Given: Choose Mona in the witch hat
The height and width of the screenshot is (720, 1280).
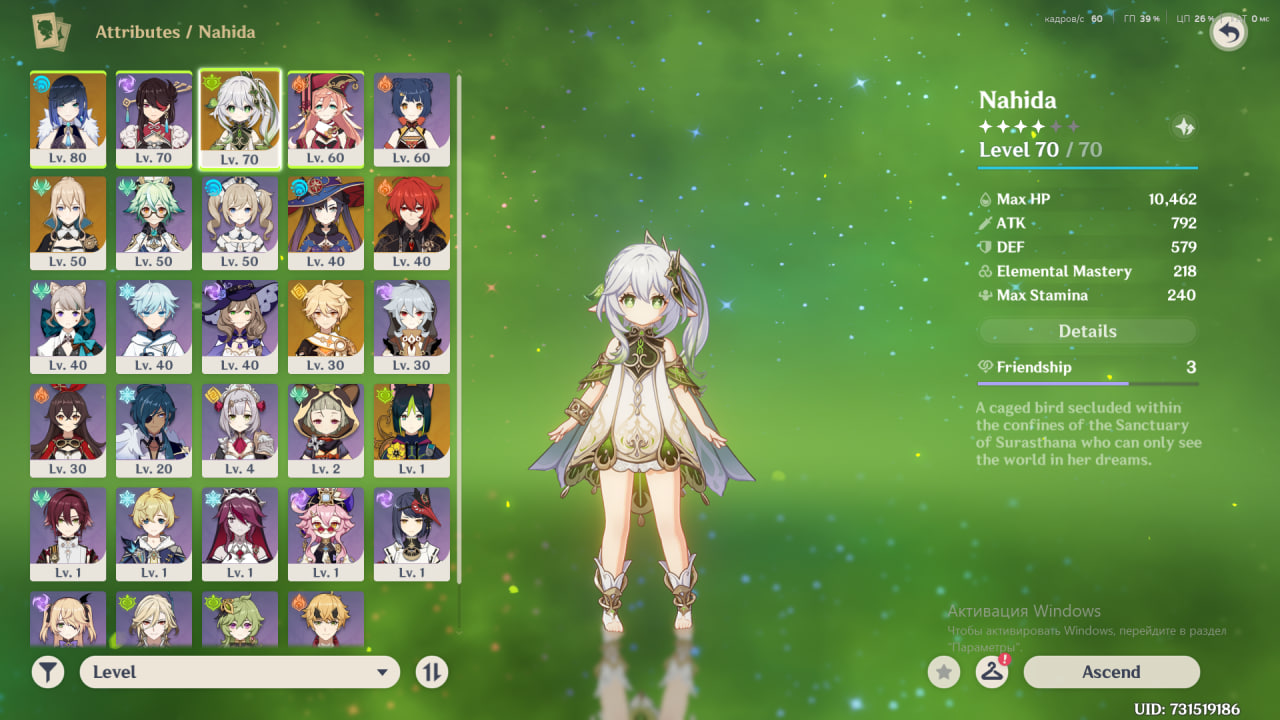Looking at the screenshot, I should 326,222.
